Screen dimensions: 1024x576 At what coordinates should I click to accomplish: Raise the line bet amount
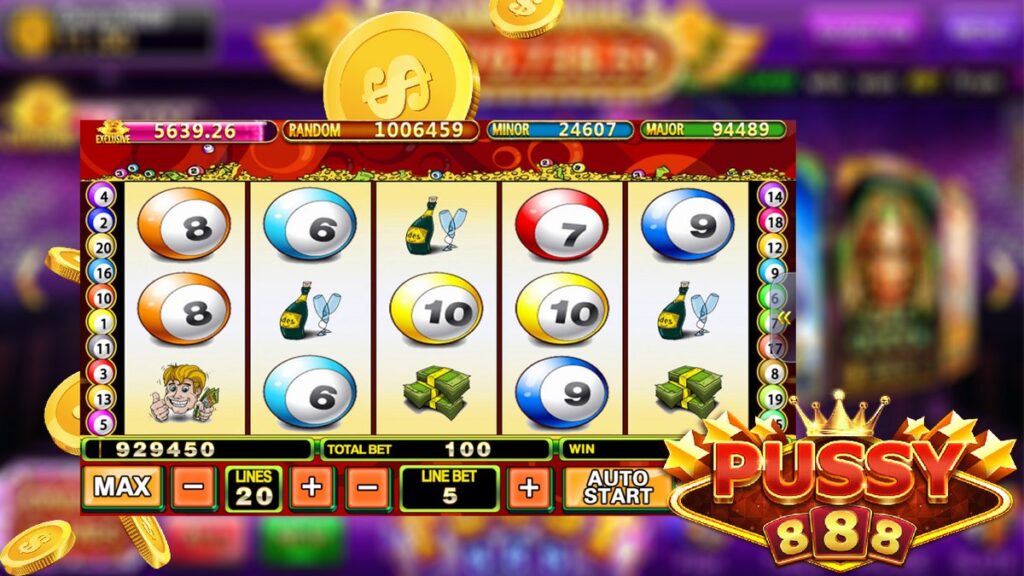coord(529,489)
